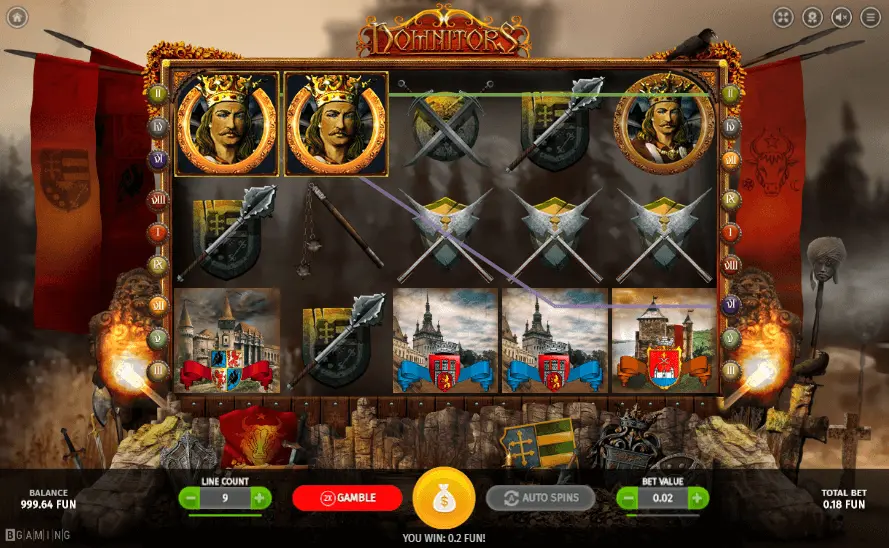
Task: Return to lobby via the home icon
Action: click(17, 17)
